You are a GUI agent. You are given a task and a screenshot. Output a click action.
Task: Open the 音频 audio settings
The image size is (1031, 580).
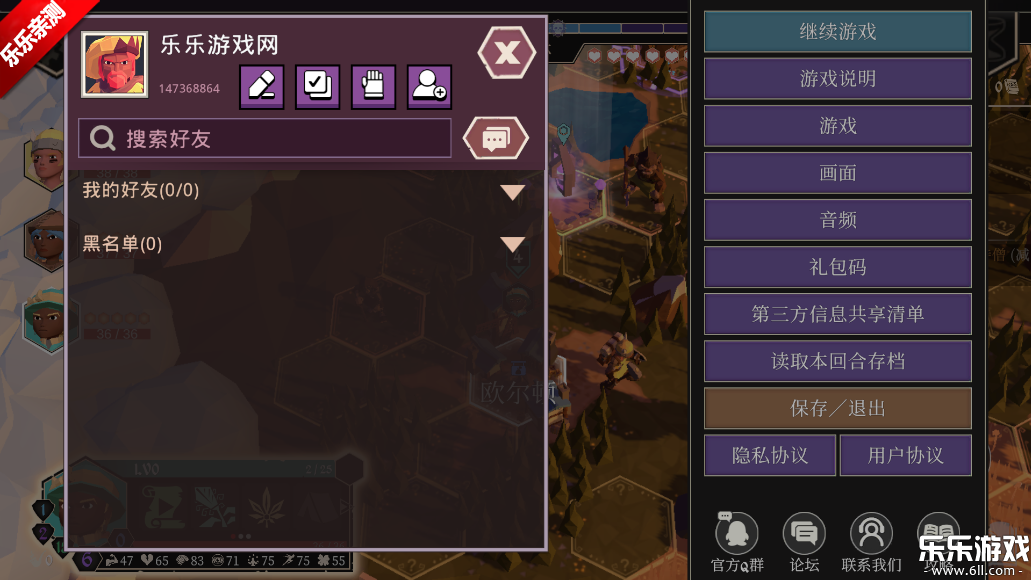[838, 220]
